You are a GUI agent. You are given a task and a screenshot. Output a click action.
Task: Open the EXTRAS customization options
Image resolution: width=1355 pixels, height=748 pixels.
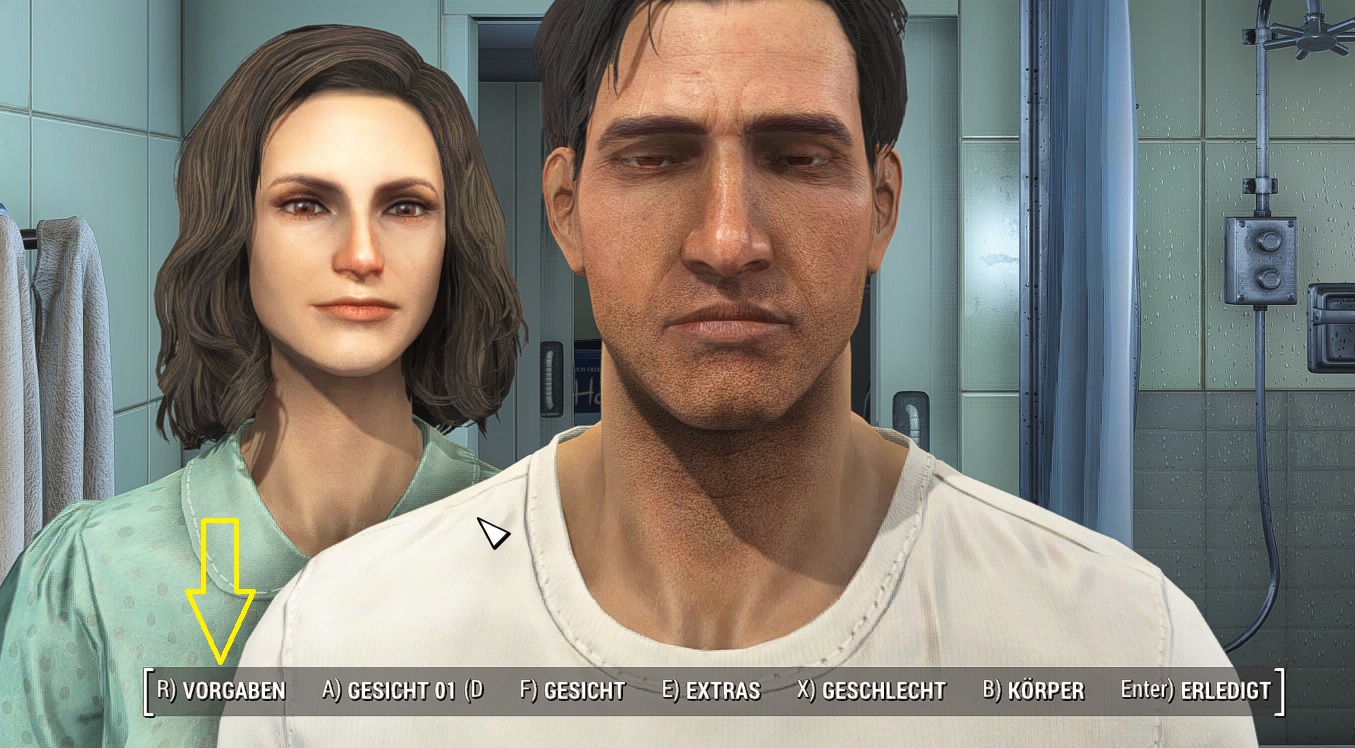click(722, 690)
